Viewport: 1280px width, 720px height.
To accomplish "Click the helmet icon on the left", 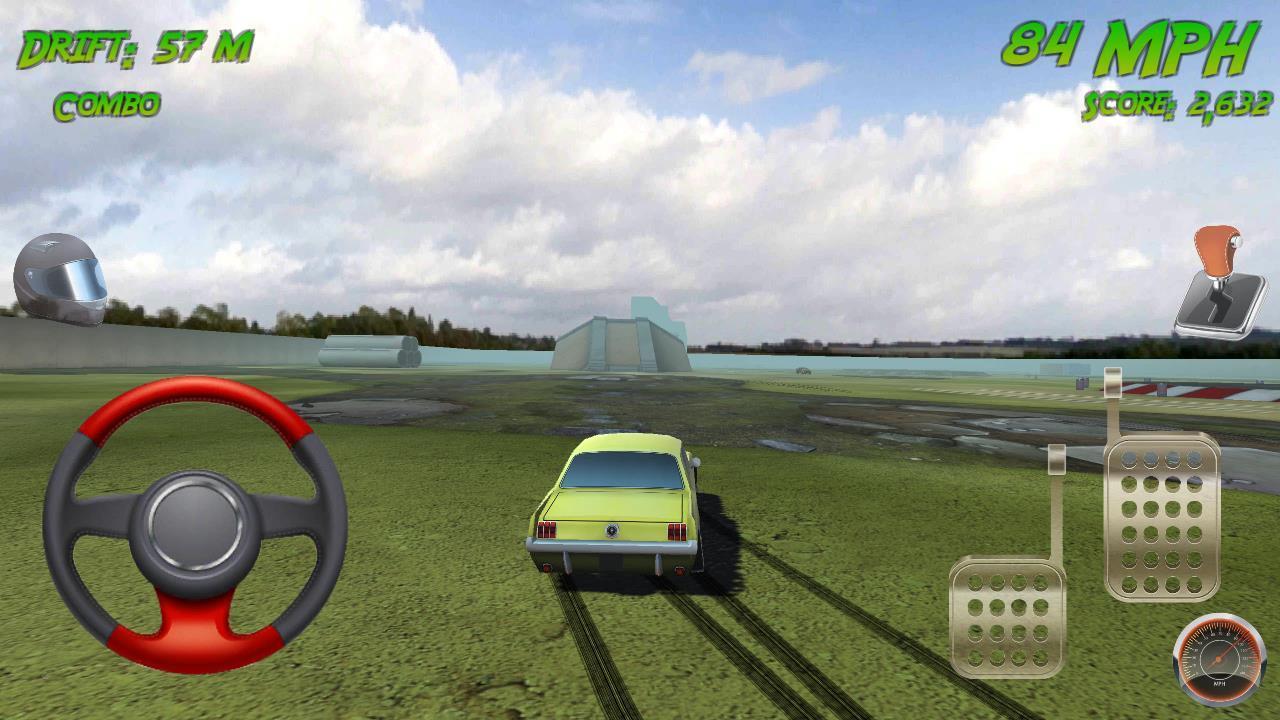I will coord(62,278).
